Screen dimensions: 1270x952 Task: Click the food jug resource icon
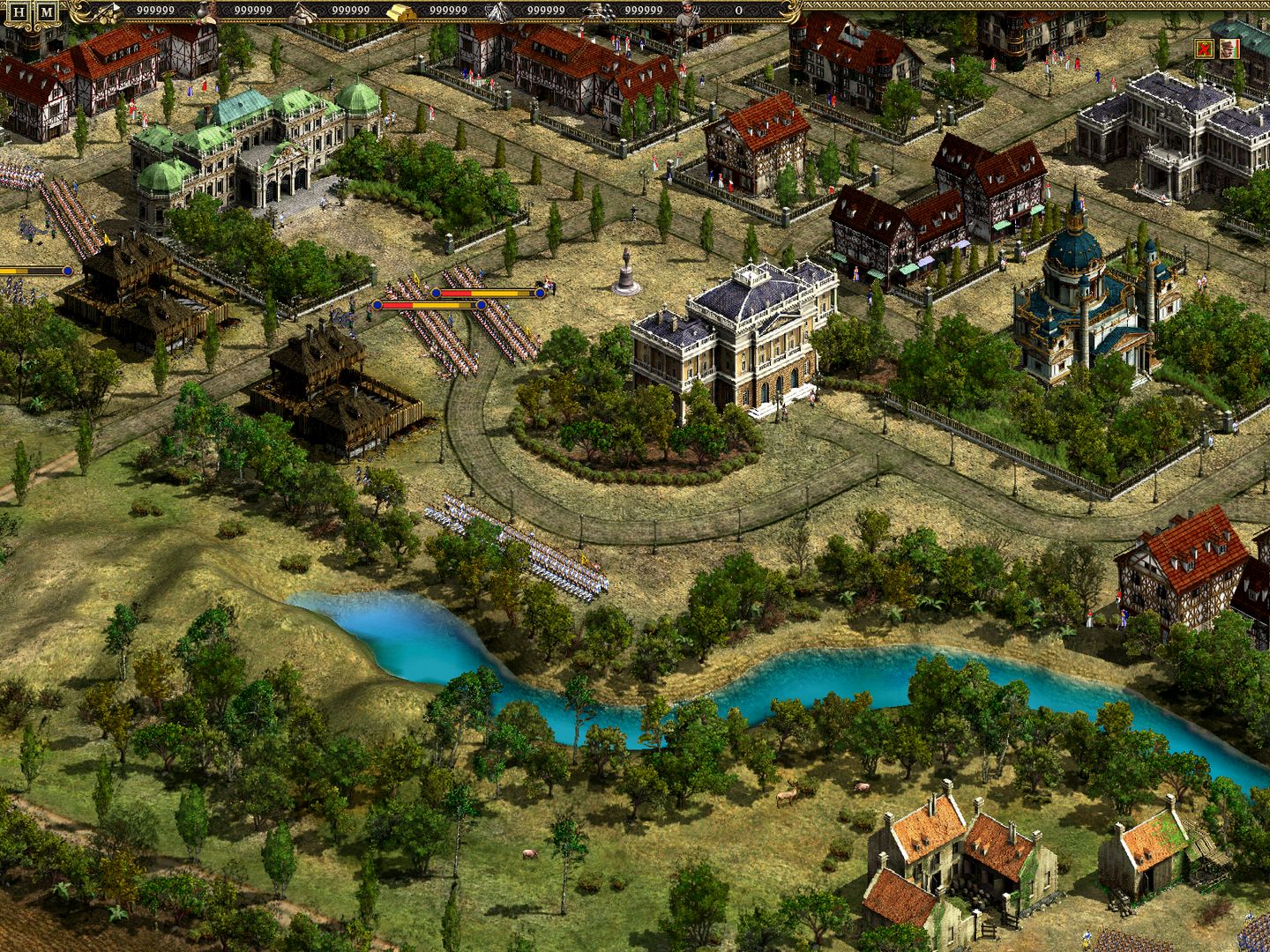pyautogui.click(x=200, y=11)
